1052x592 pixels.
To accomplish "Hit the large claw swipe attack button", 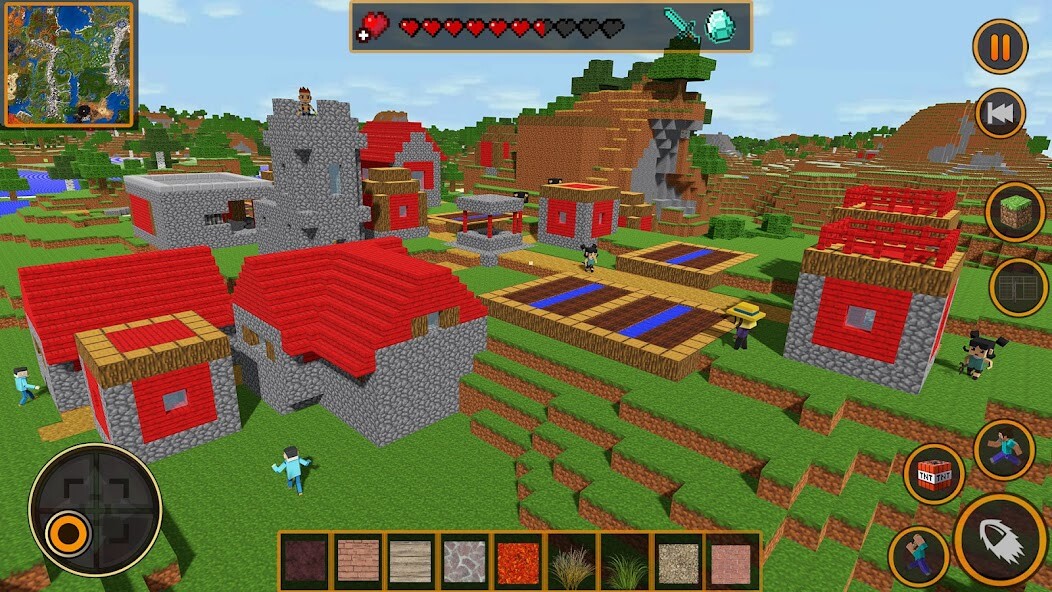I will tap(999, 539).
